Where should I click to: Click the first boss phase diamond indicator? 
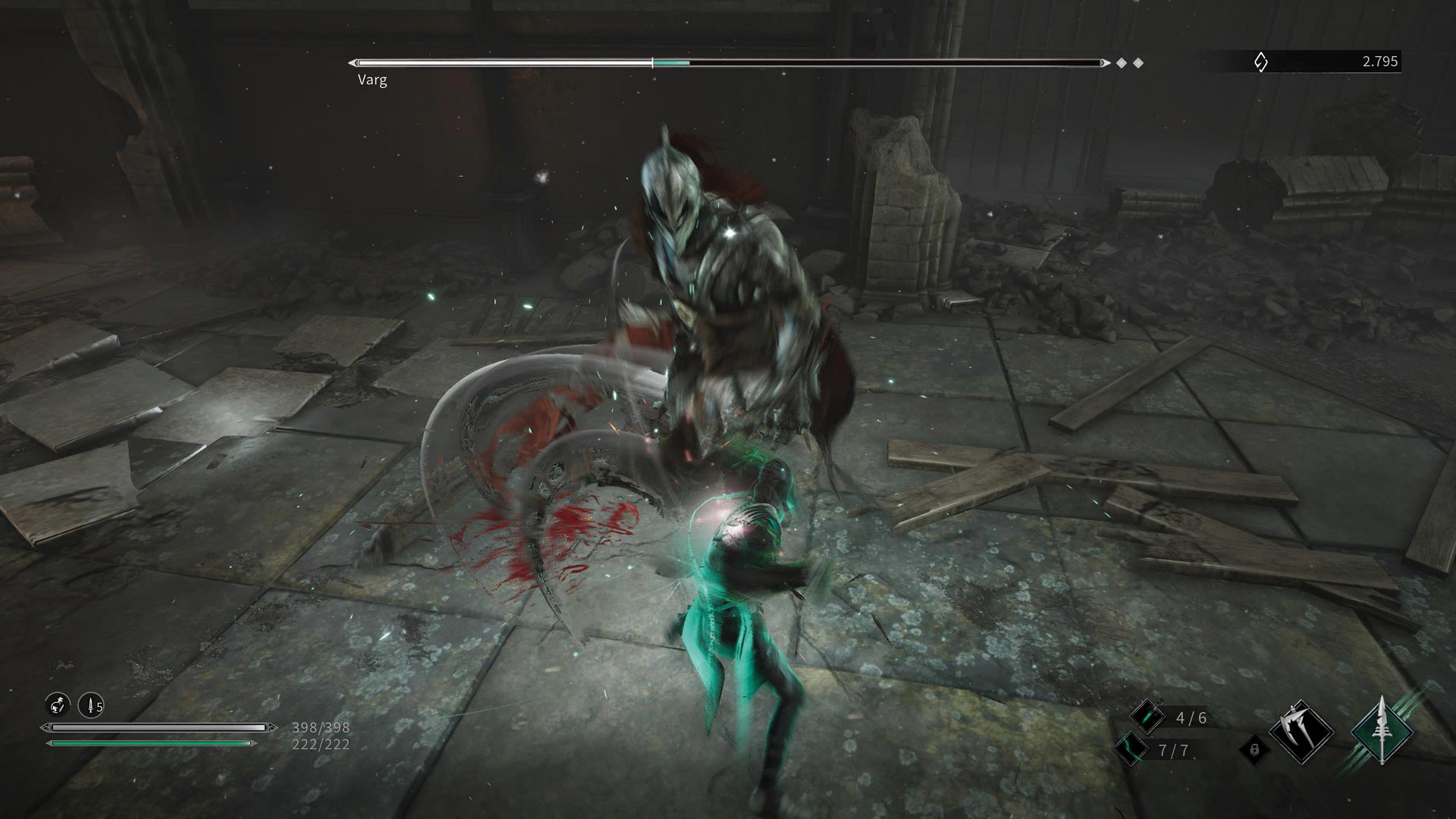(1121, 62)
